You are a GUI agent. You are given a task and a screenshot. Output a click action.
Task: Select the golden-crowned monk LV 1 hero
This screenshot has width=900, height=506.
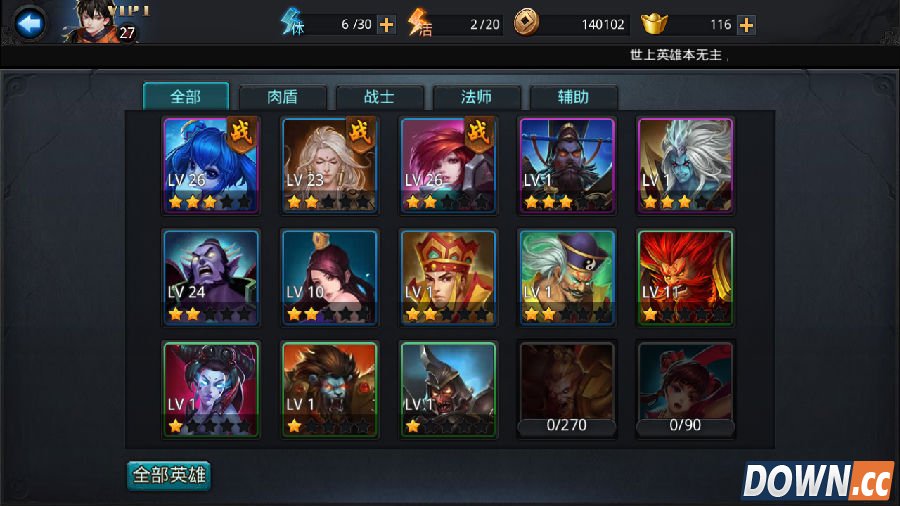(x=447, y=277)
